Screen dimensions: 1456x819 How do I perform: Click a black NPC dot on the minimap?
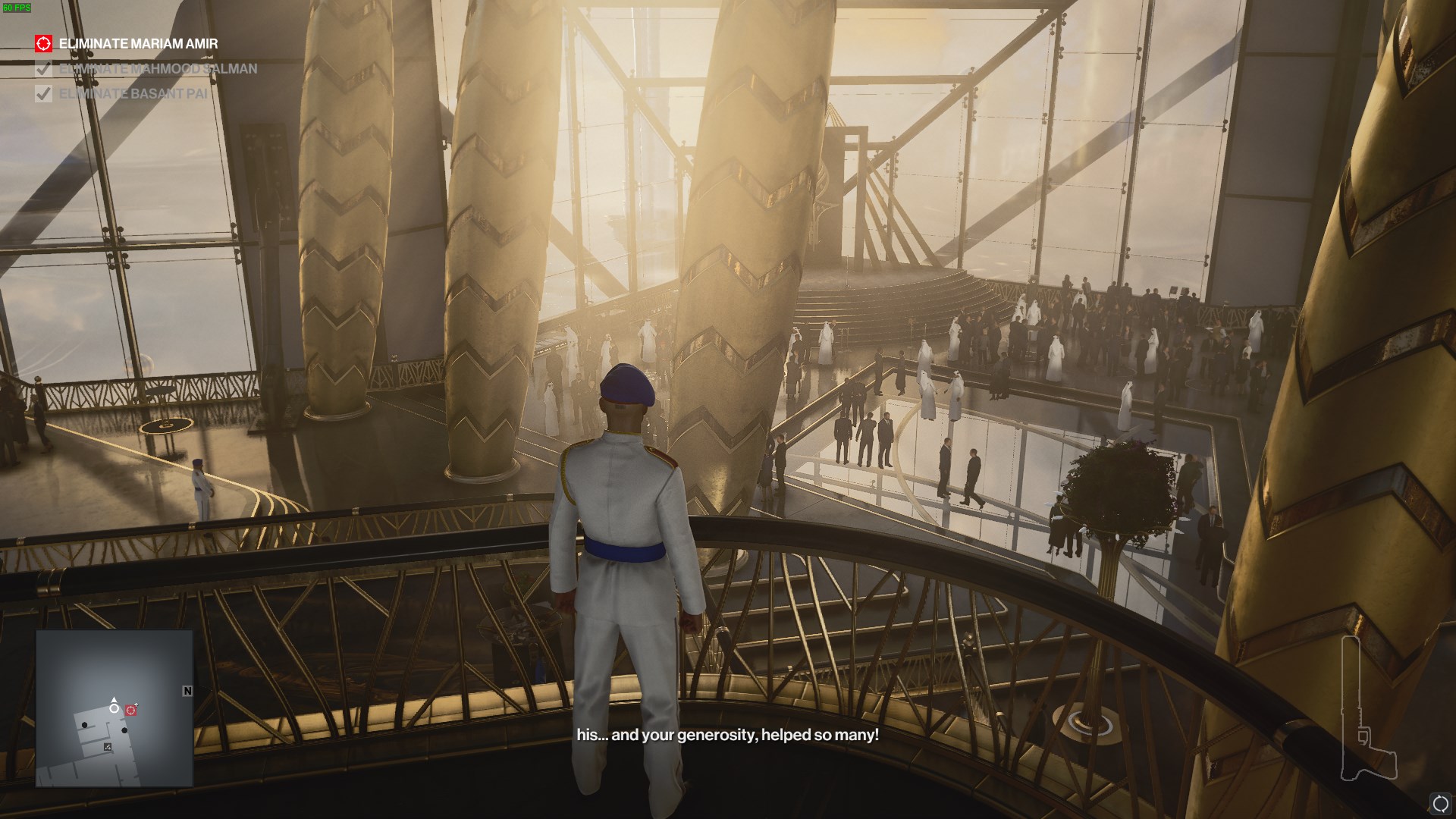(84, 725)
